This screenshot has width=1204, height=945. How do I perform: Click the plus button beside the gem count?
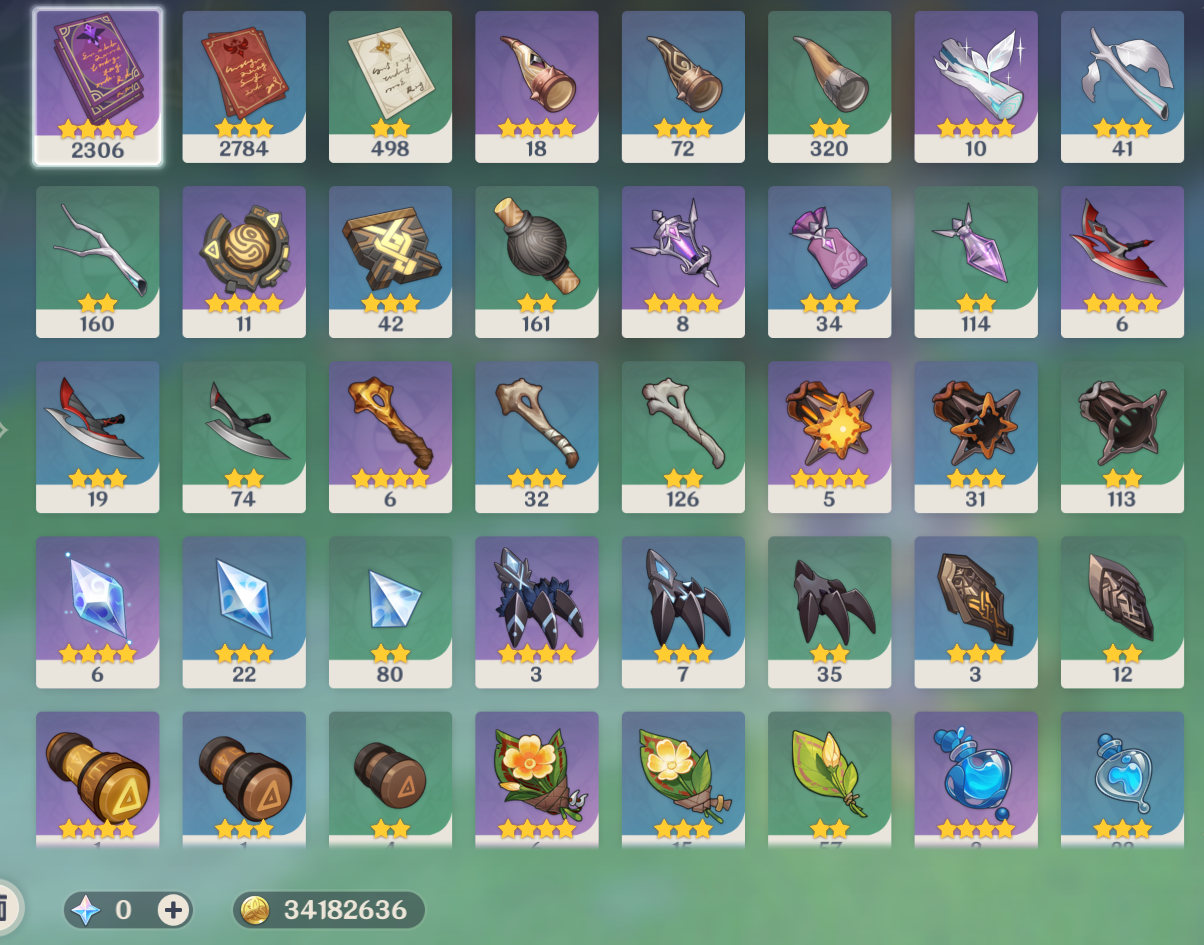[x=174, y=910]
